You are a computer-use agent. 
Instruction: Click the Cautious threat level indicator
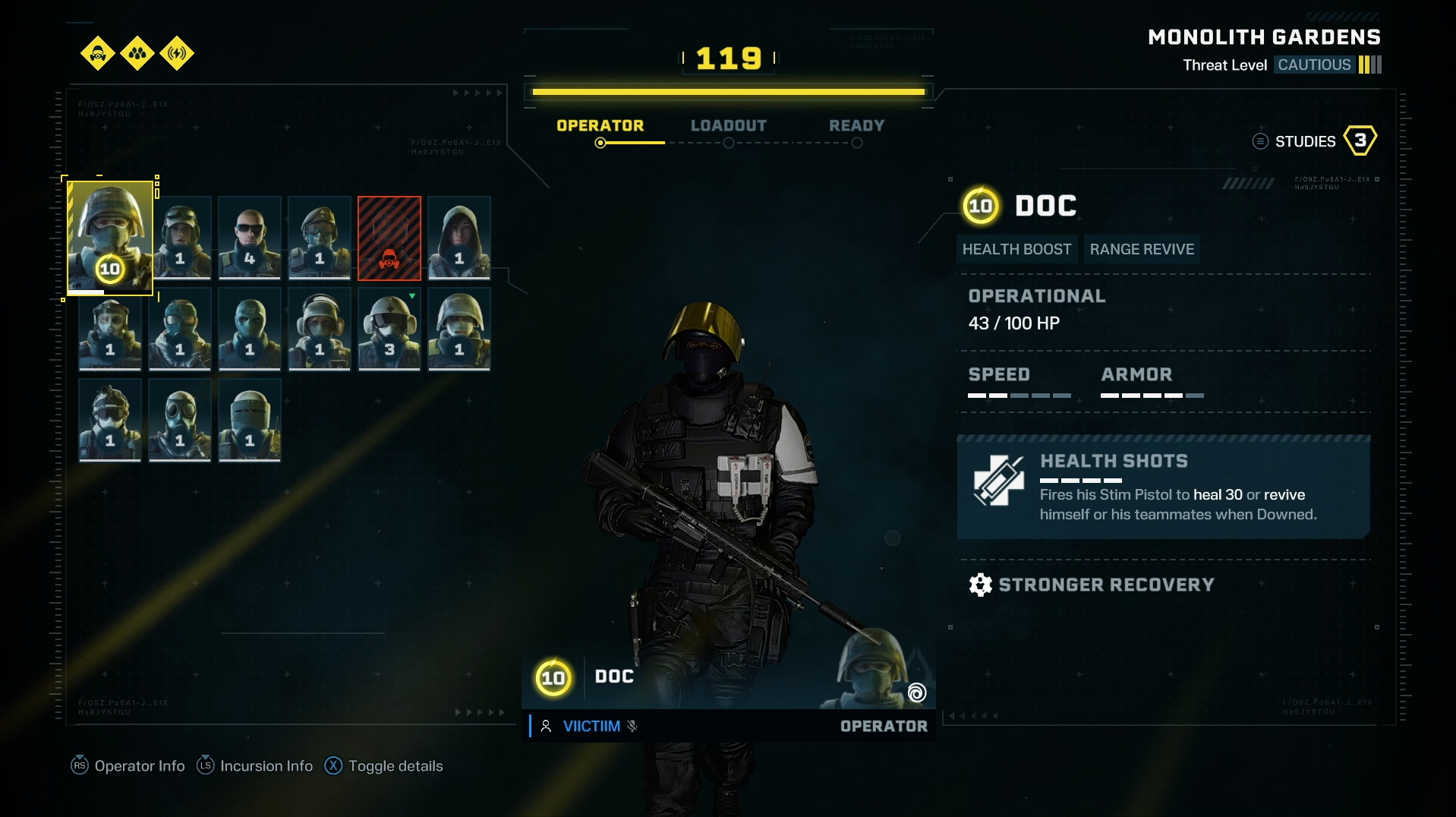click(1314, 65)
